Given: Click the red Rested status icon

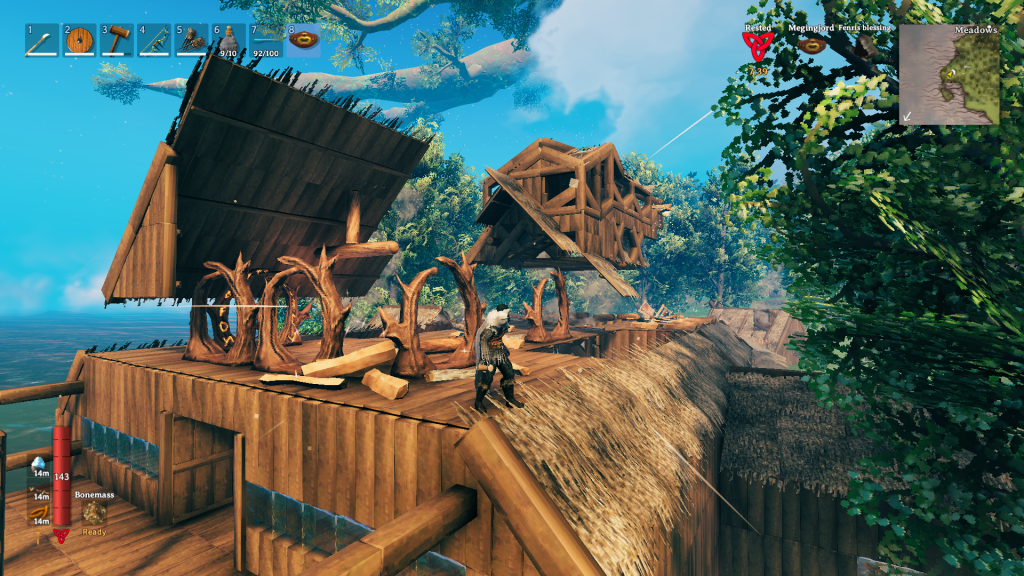Looking at the screenshot, I should [x=758, y=45].
